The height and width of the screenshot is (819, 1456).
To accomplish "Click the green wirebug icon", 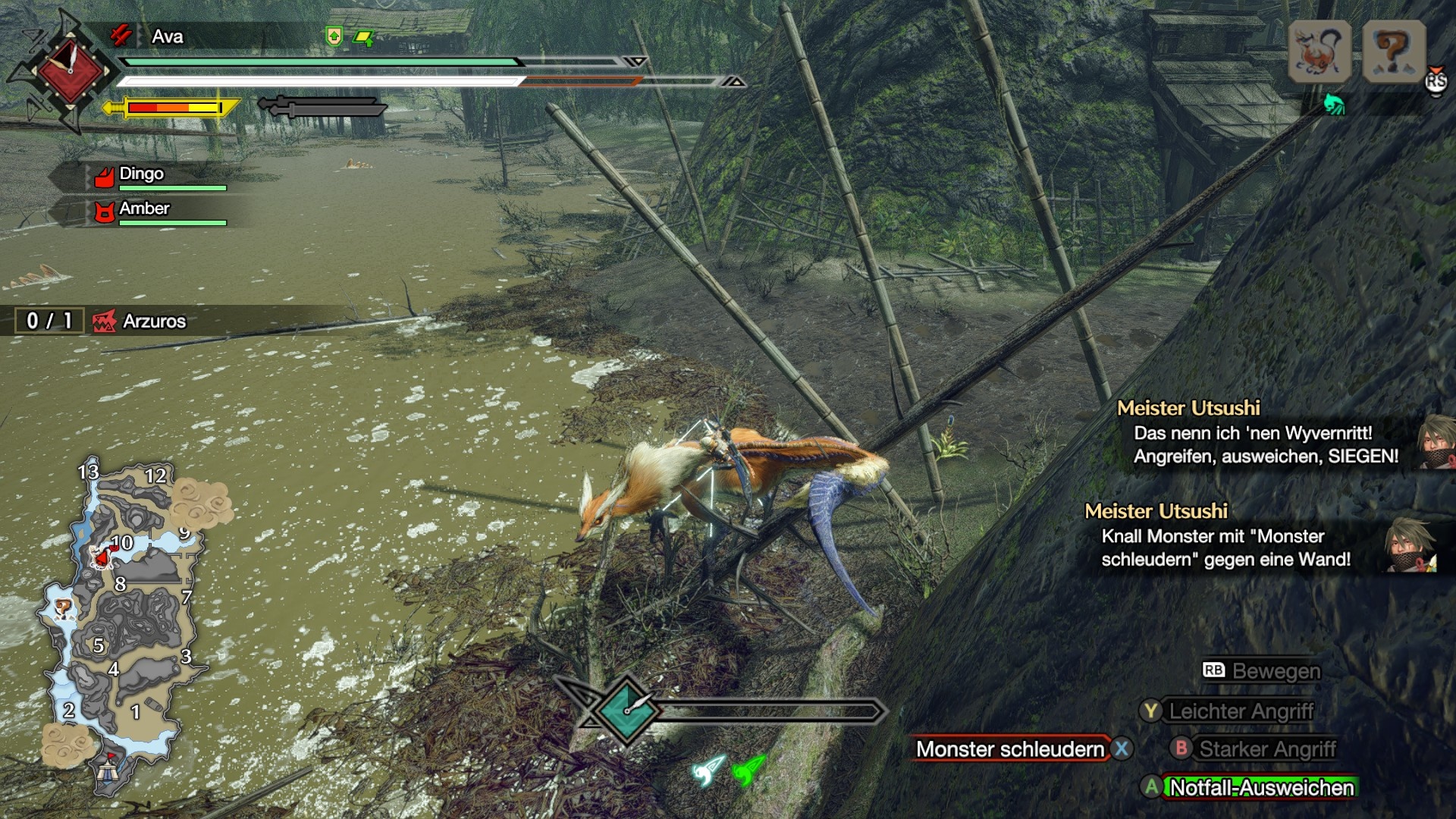I will tap(747, 772).
